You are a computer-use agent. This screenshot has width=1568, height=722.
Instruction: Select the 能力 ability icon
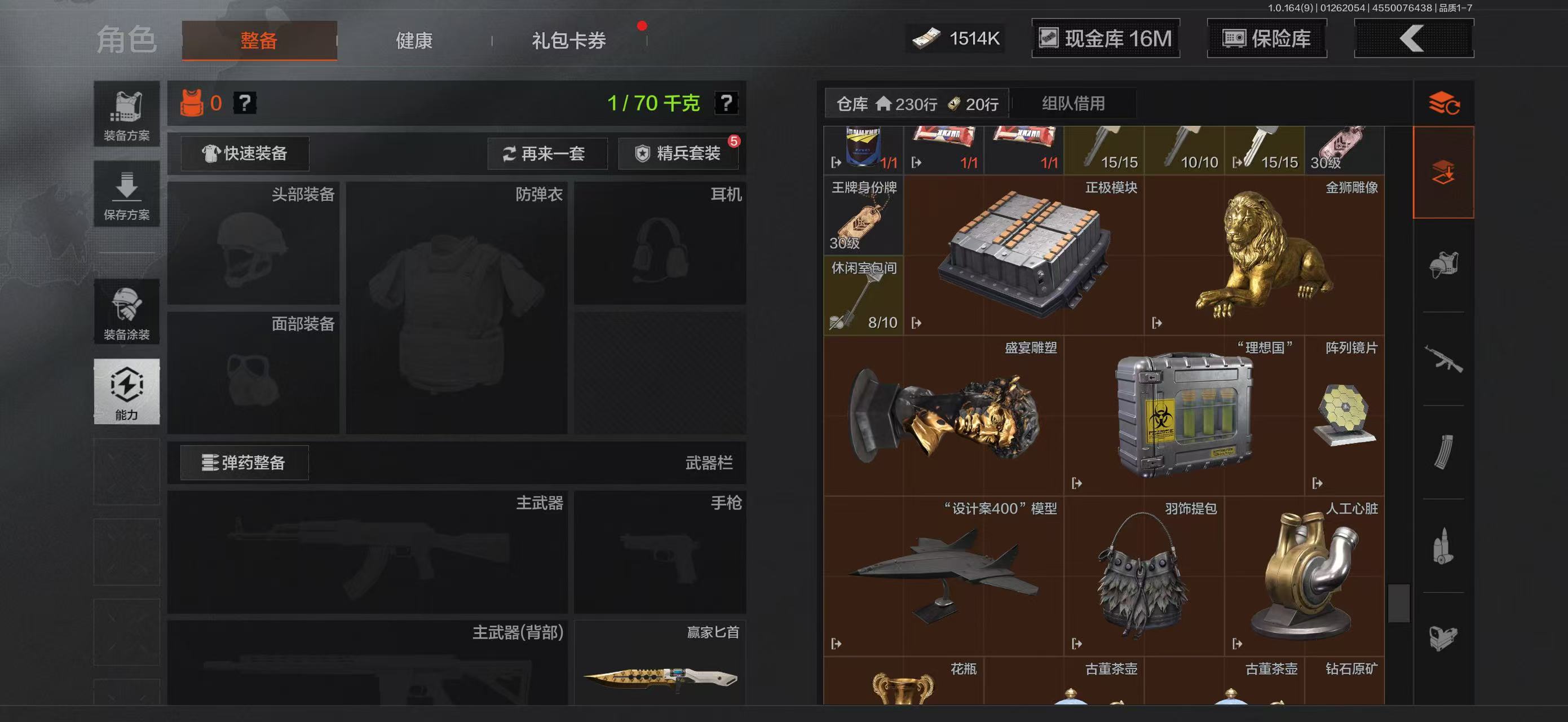tap(126, 392)
